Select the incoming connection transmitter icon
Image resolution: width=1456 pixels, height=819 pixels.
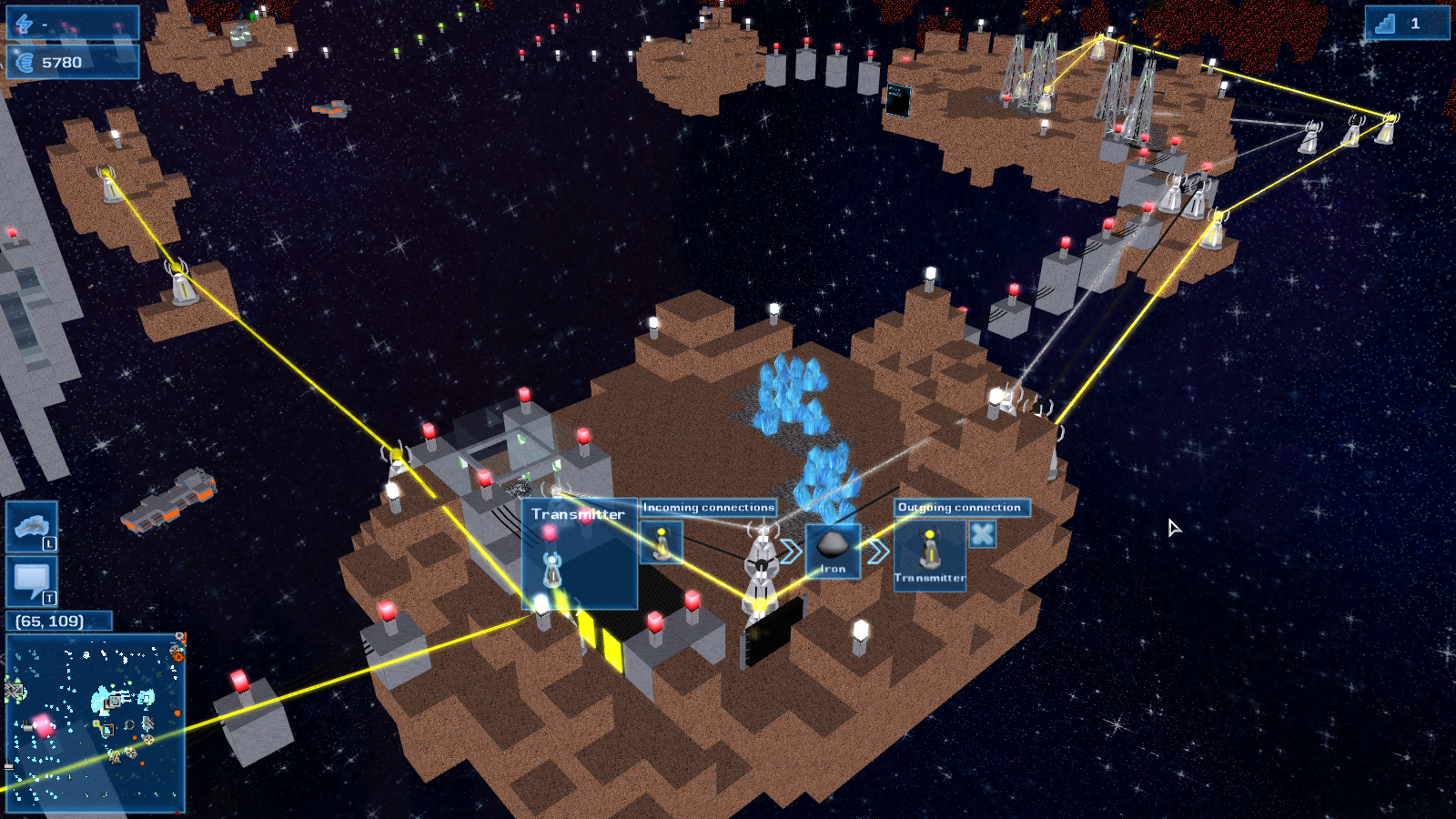click(x=662, y=542)
